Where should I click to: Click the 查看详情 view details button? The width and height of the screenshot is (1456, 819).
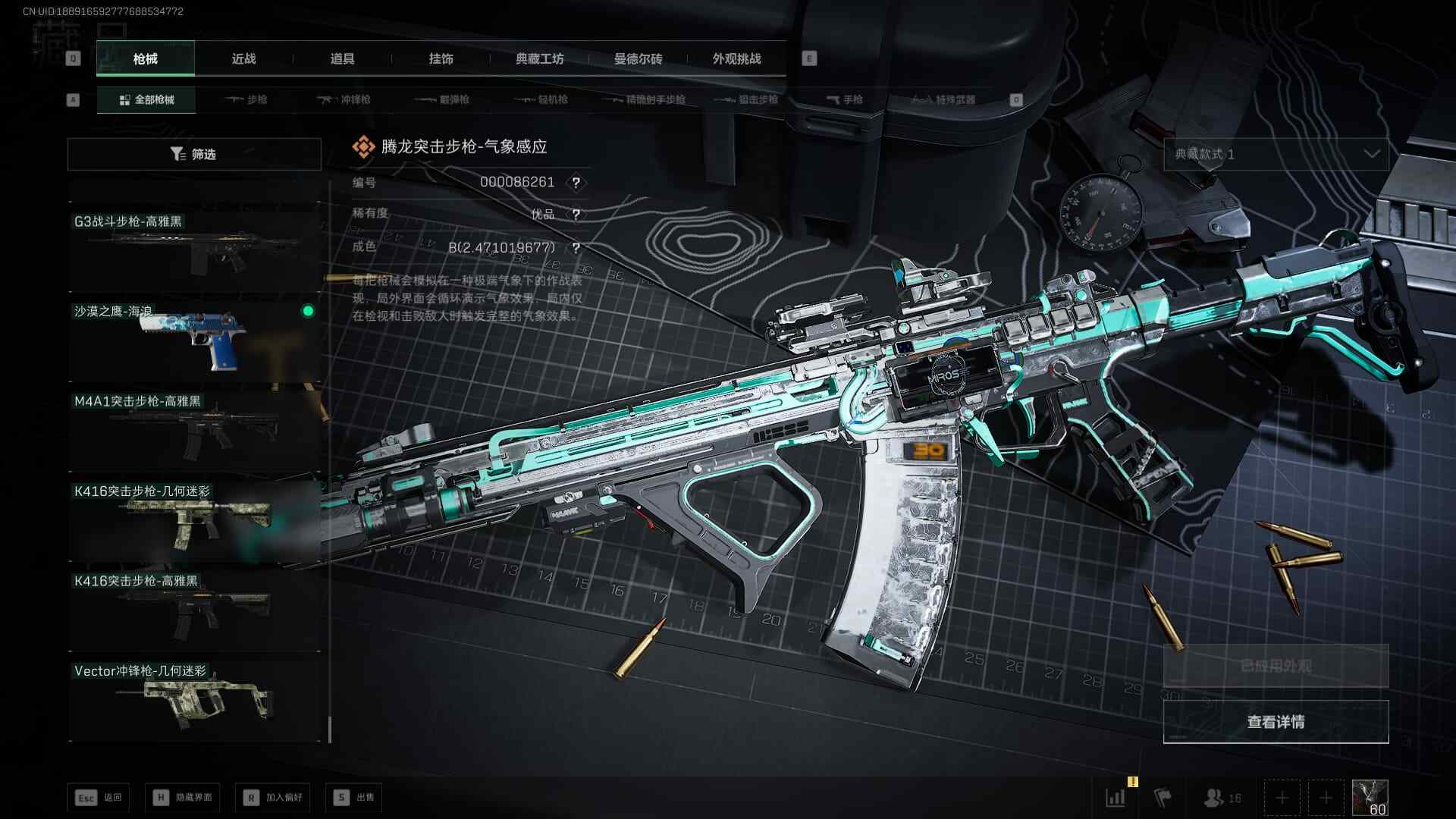click(1276, 722)
